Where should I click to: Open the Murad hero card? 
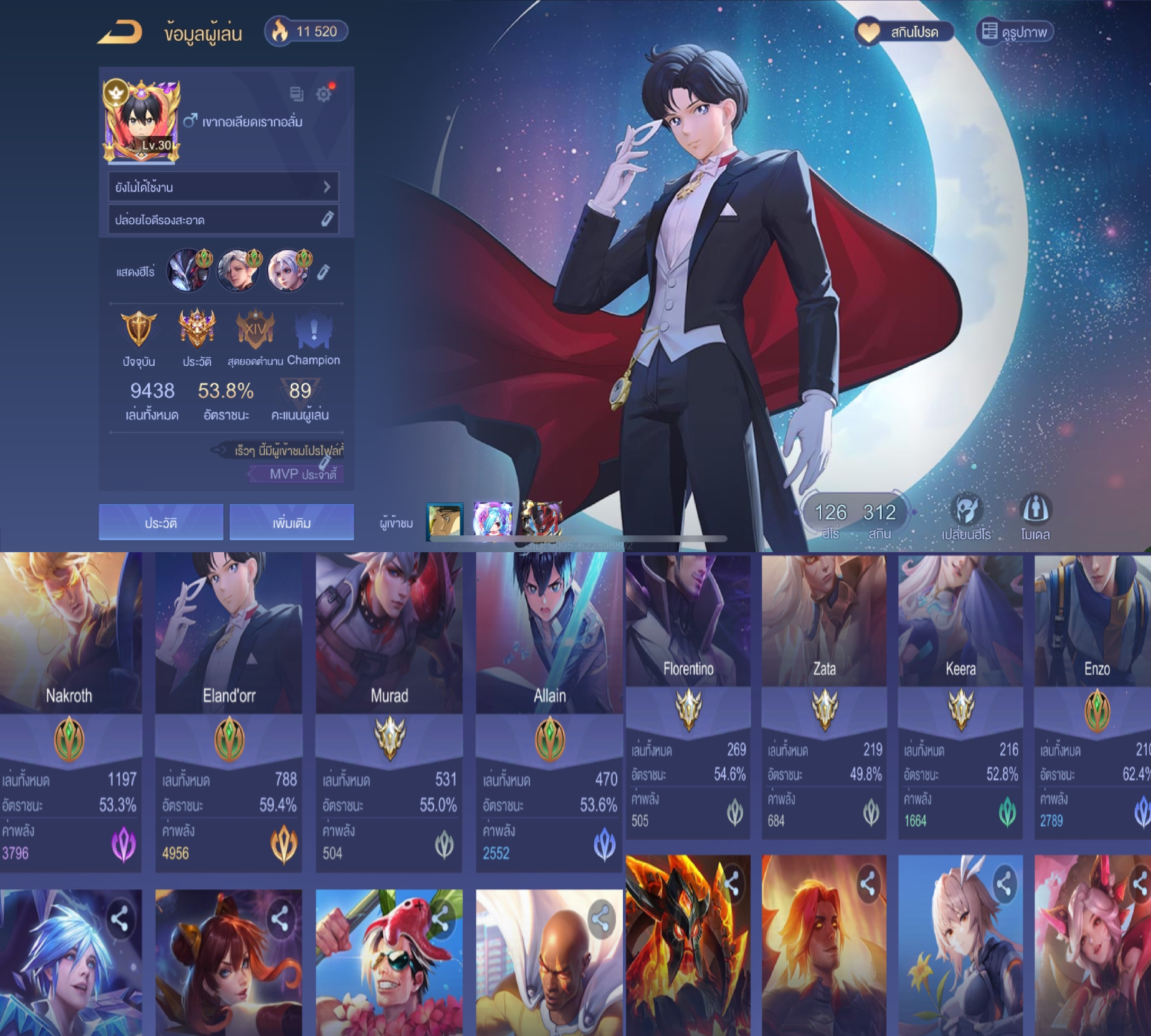(x=389, y=712)
